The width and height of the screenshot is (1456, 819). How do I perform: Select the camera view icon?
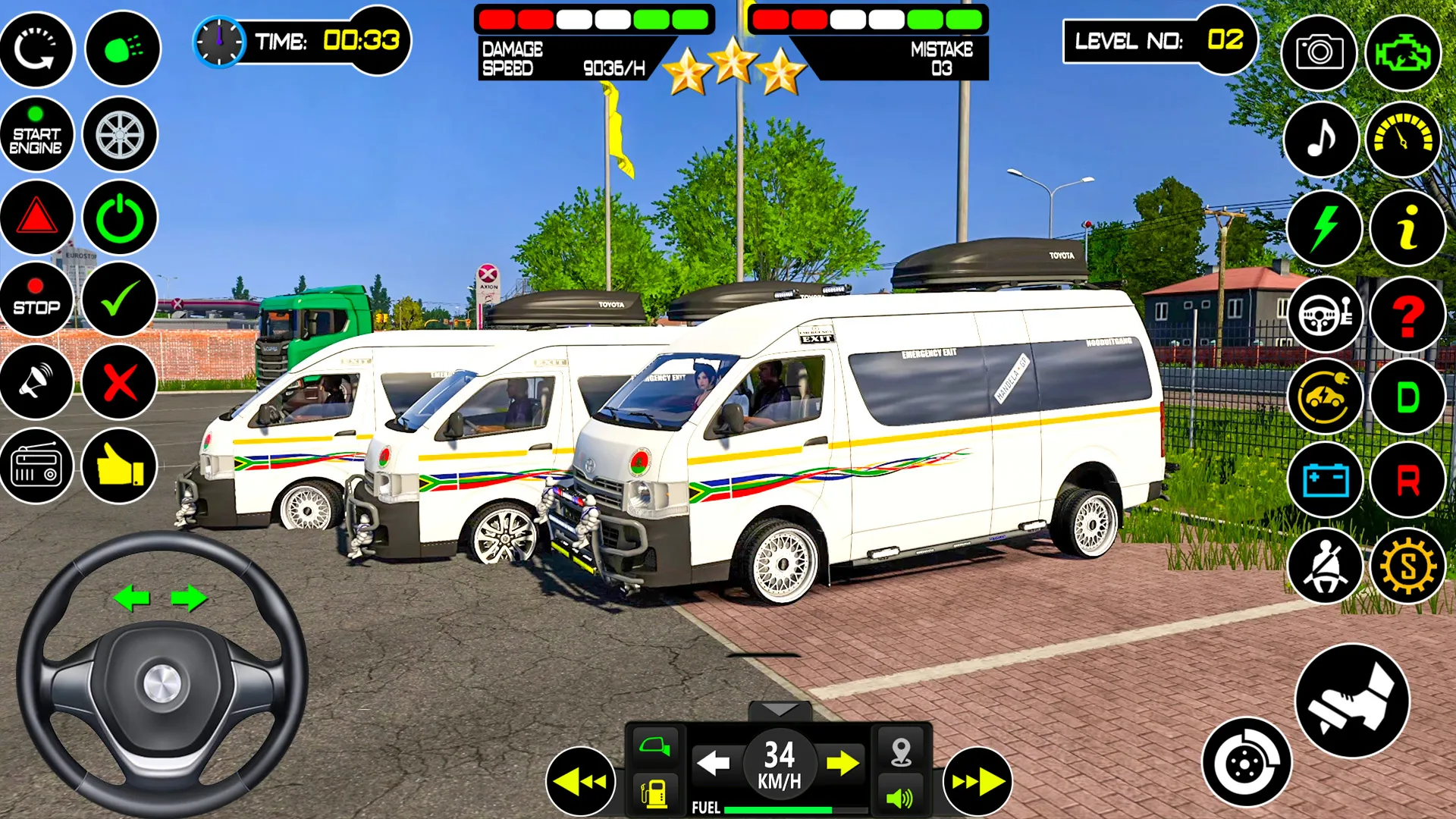pyautogui.click(x=1320, y=52)
